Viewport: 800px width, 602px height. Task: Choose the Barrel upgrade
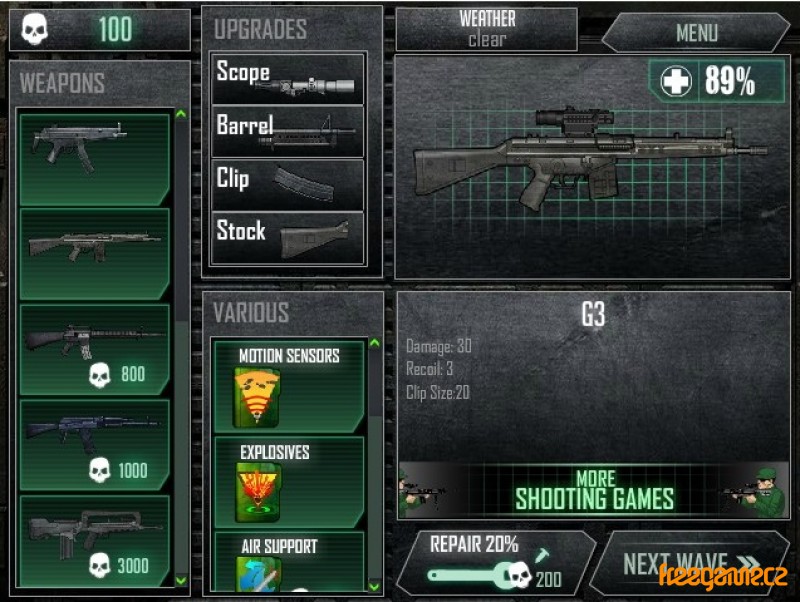288,130
